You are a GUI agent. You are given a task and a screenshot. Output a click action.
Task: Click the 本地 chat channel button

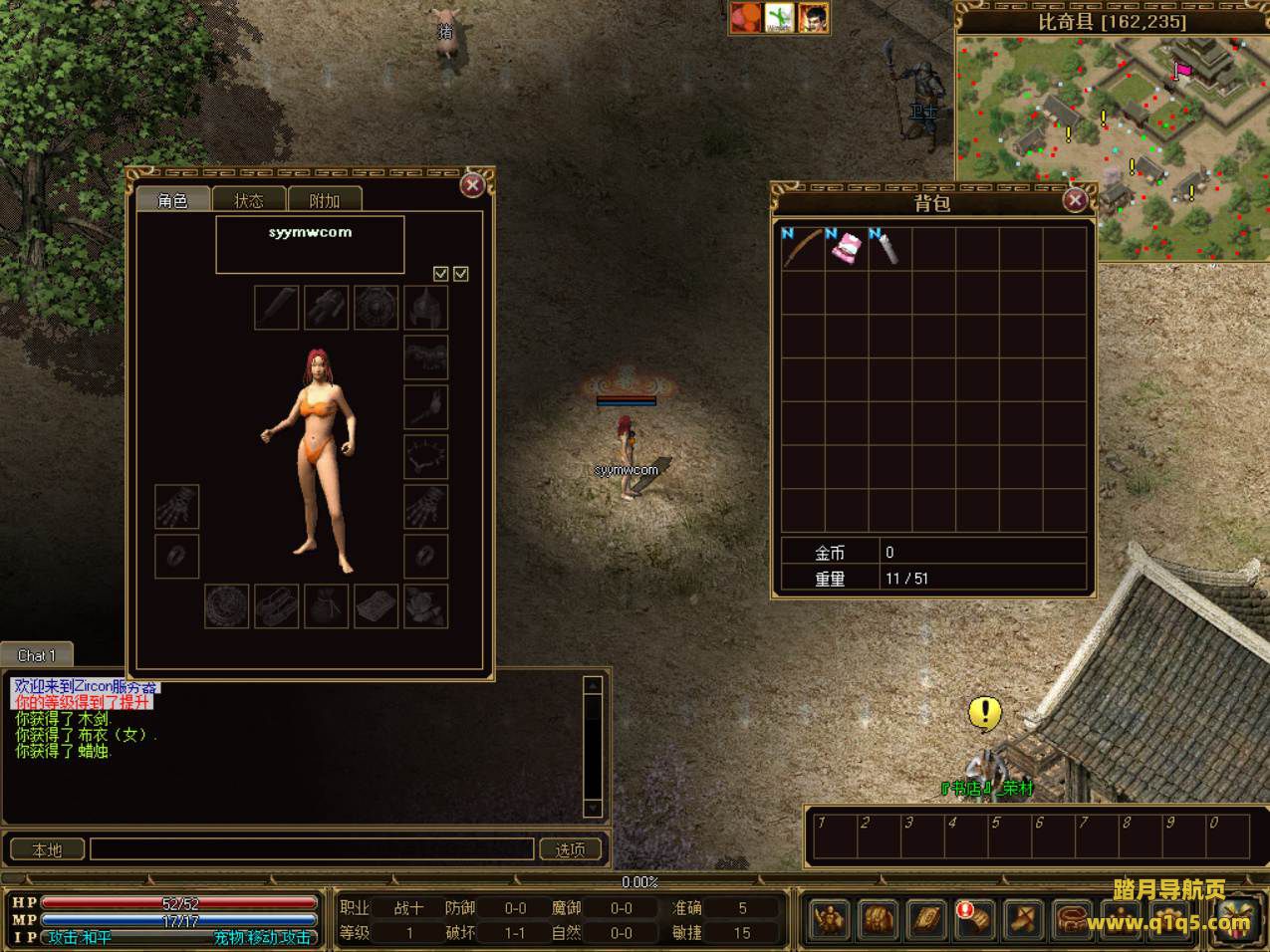pyautogui.click(x=47, y=849)
